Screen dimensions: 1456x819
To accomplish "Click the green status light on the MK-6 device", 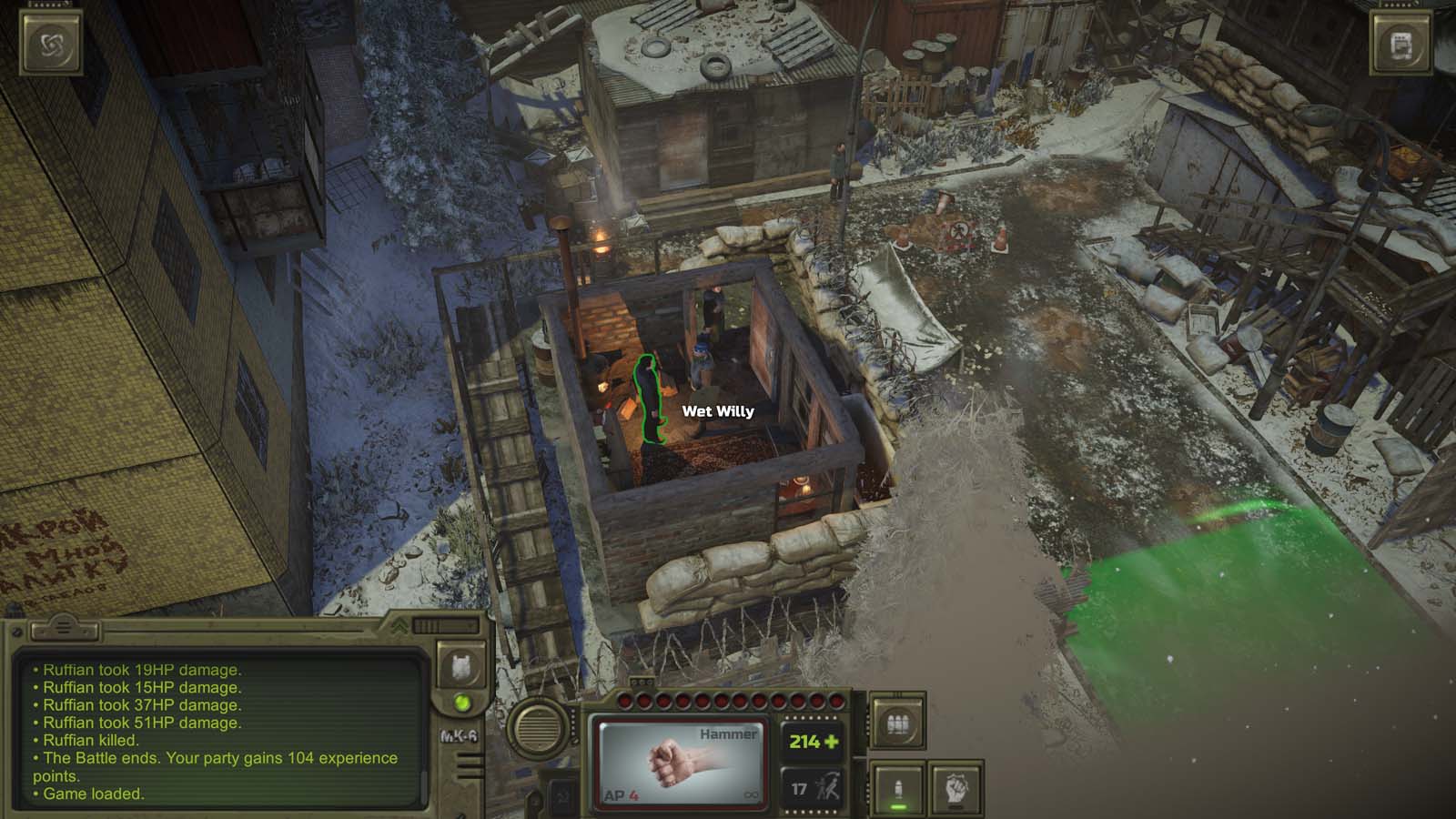I will click(x=461, y=703).
